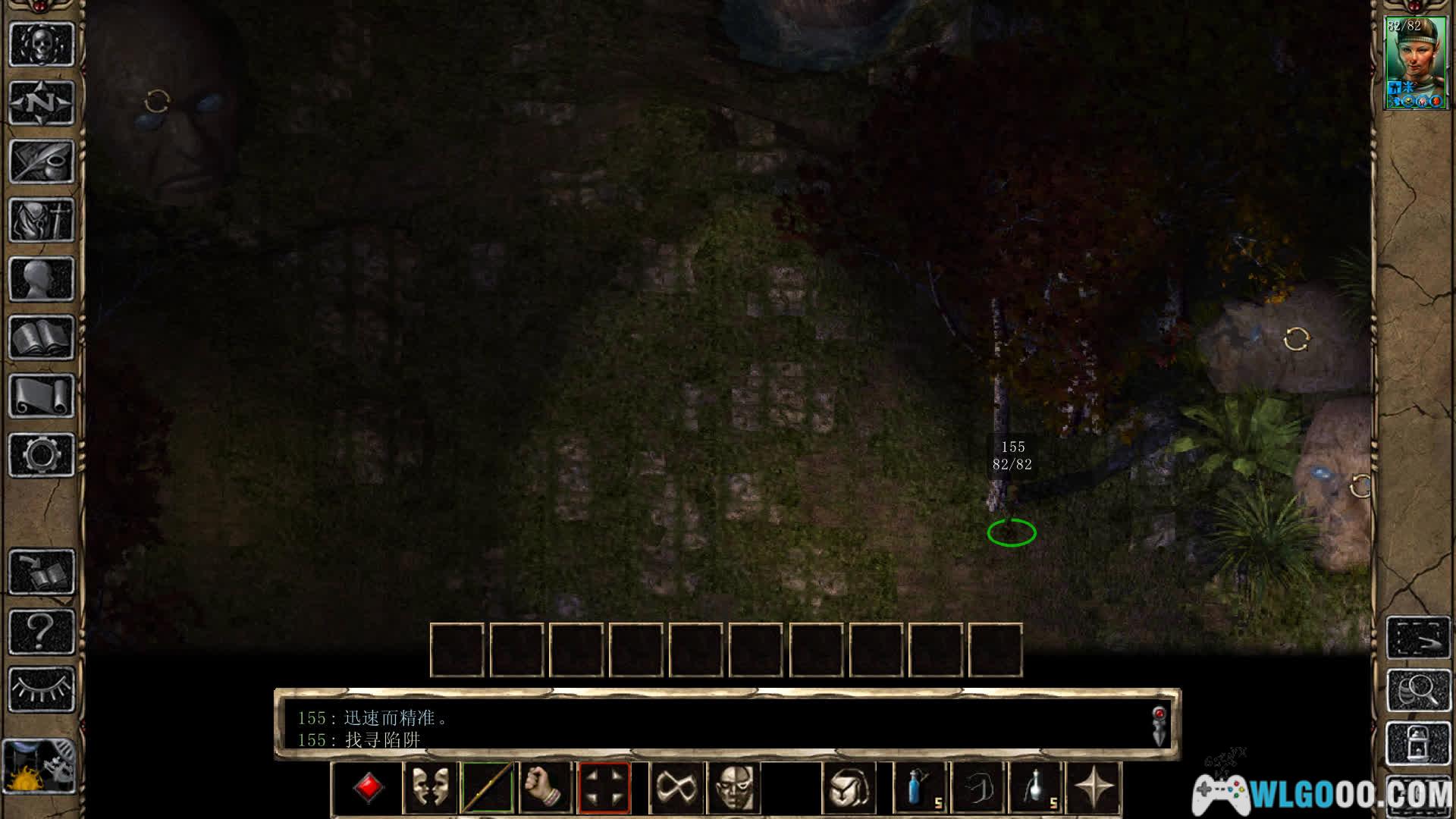Activate the twin masks stealth skill
This screenshot has height=819, width=1456.
click(x=430, y=788)
